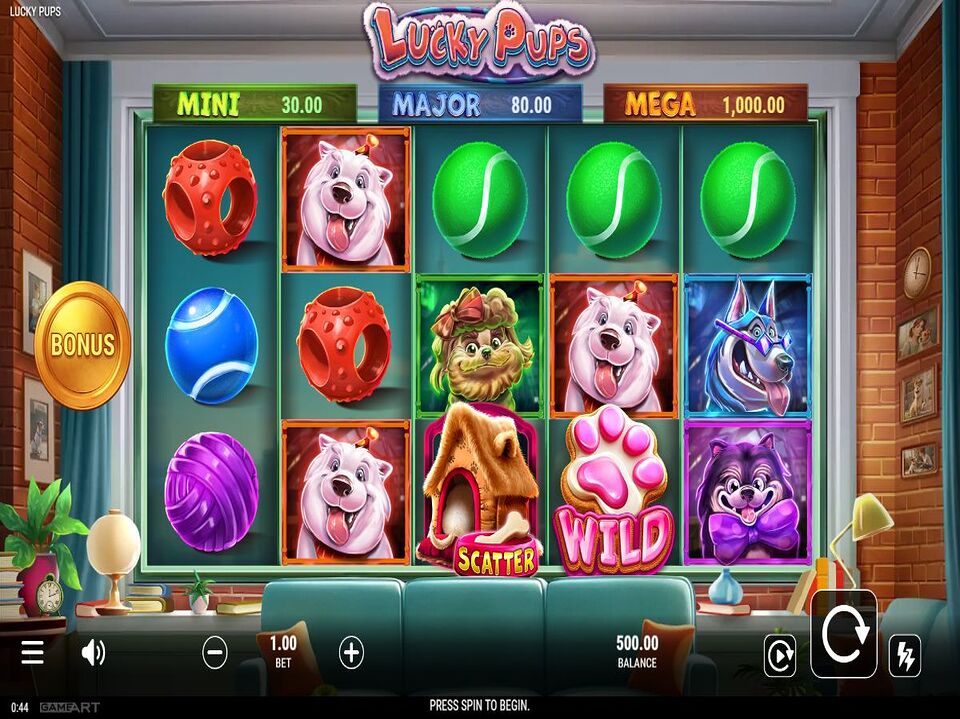
Task: Increase the bet with the plus button
Action: point(351,653)
